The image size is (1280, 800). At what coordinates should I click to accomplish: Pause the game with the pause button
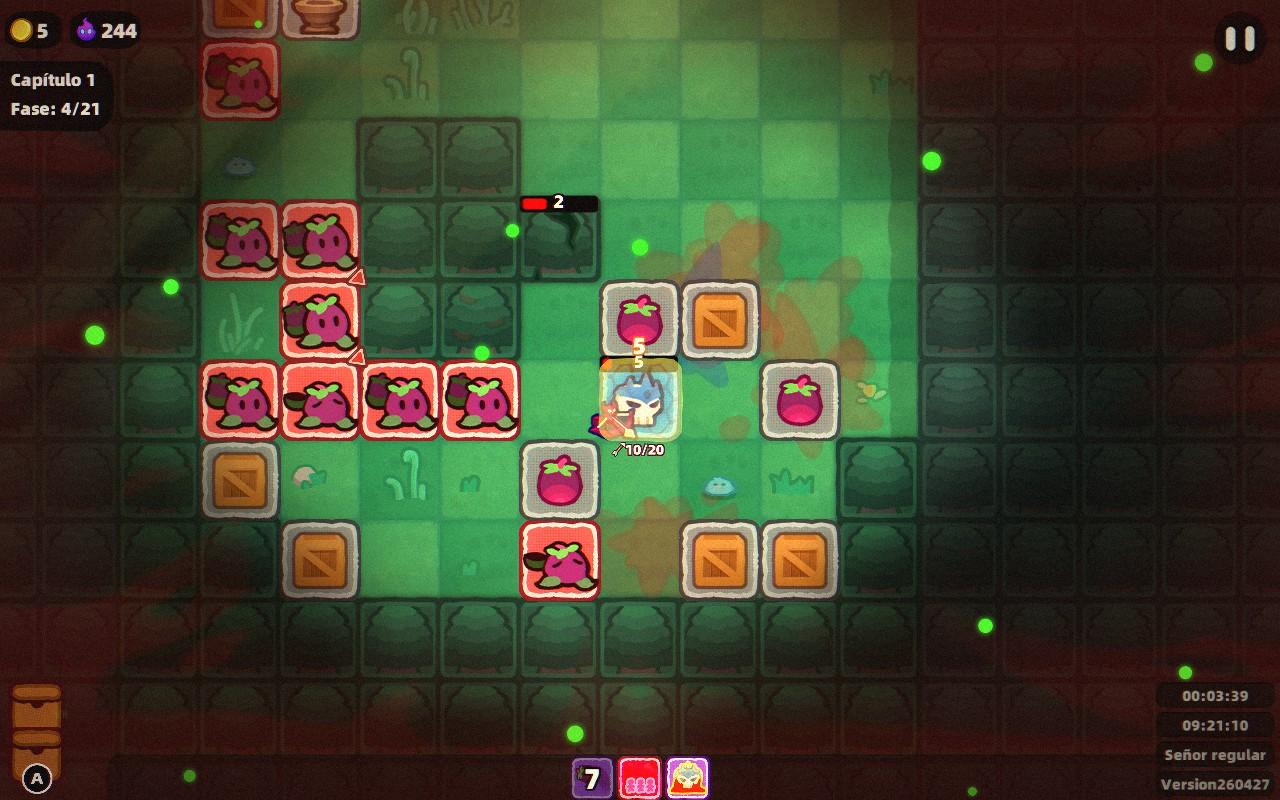[1240, 39]
